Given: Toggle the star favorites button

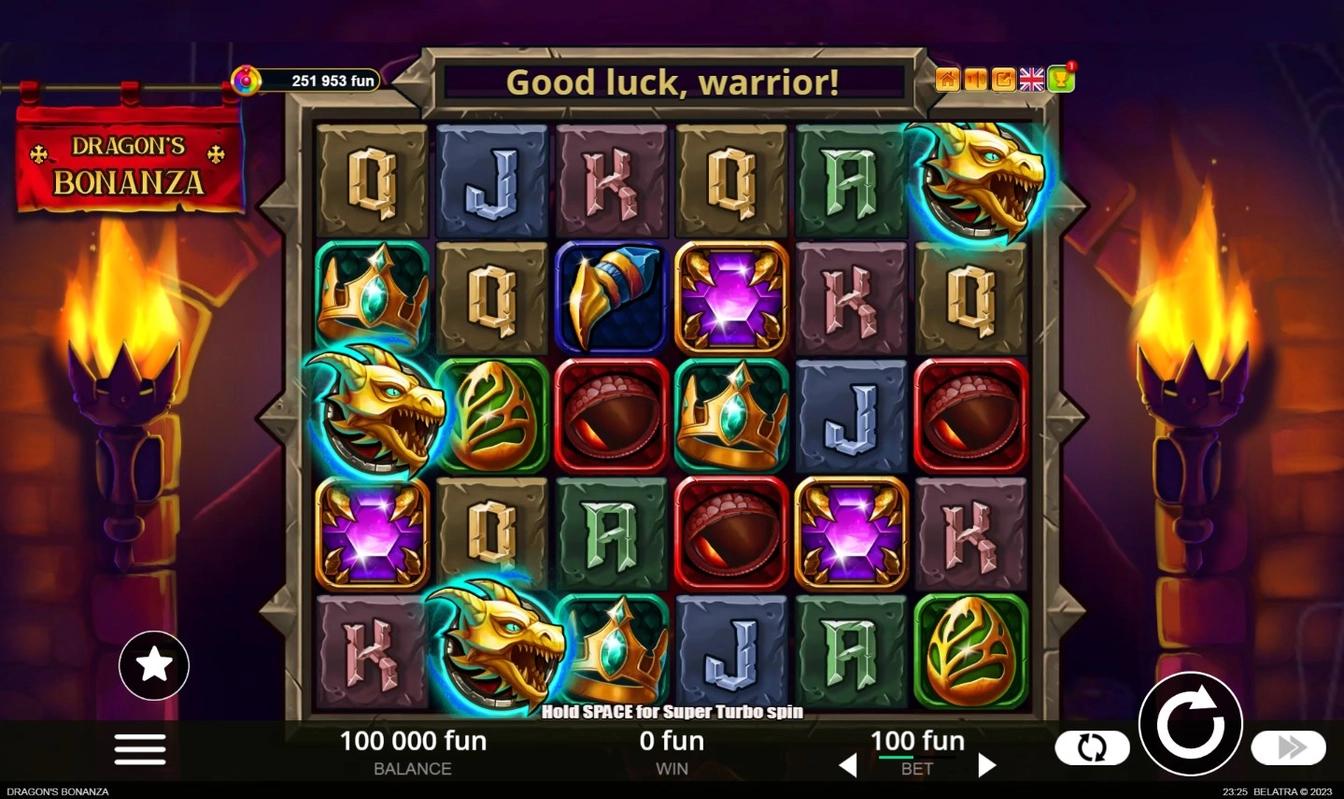Looking at the screenshot, I should [x=153, y=664].
